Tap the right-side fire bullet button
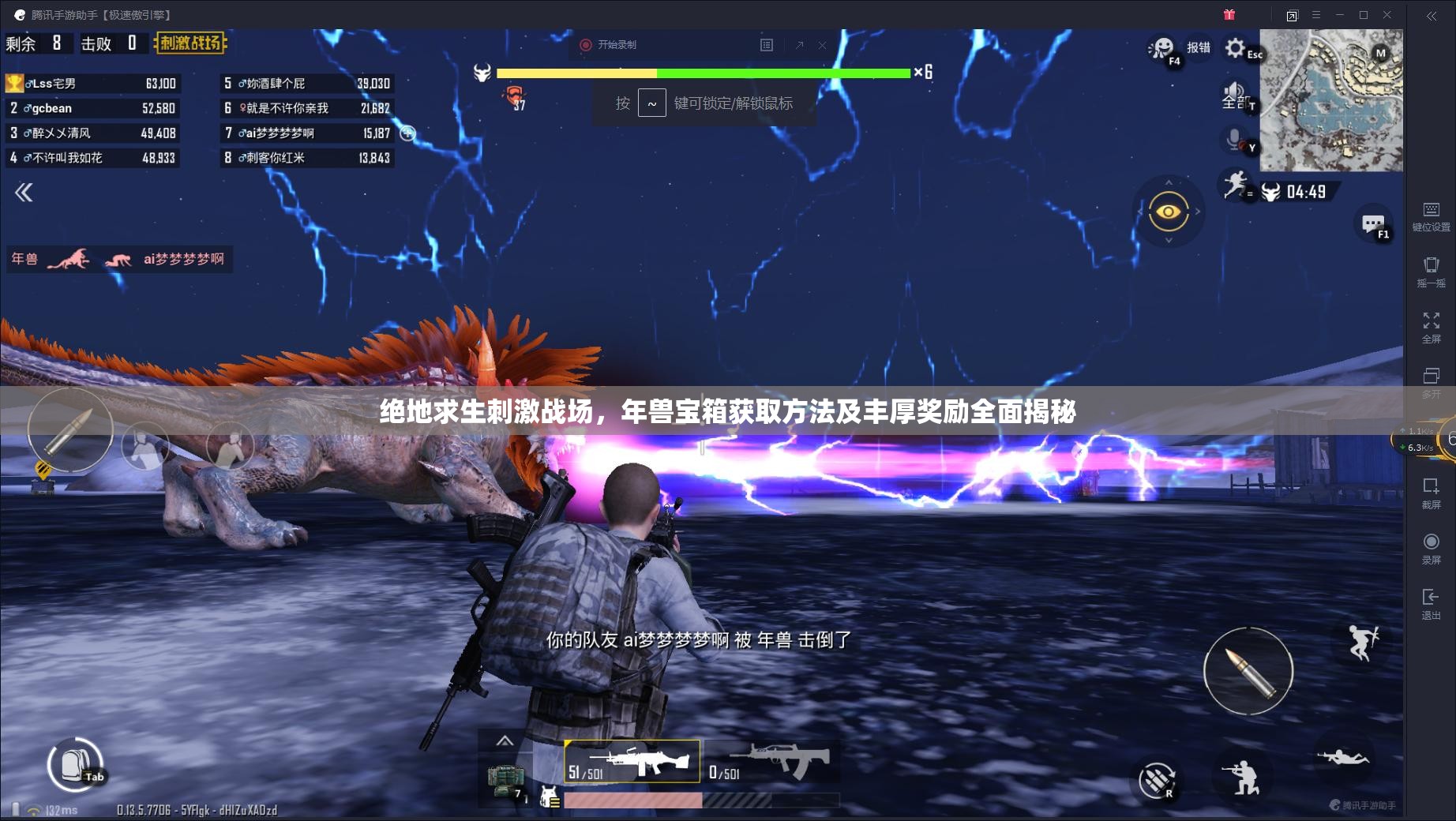This screenshot has width=1456, height=821. (x=1248, y=671)
